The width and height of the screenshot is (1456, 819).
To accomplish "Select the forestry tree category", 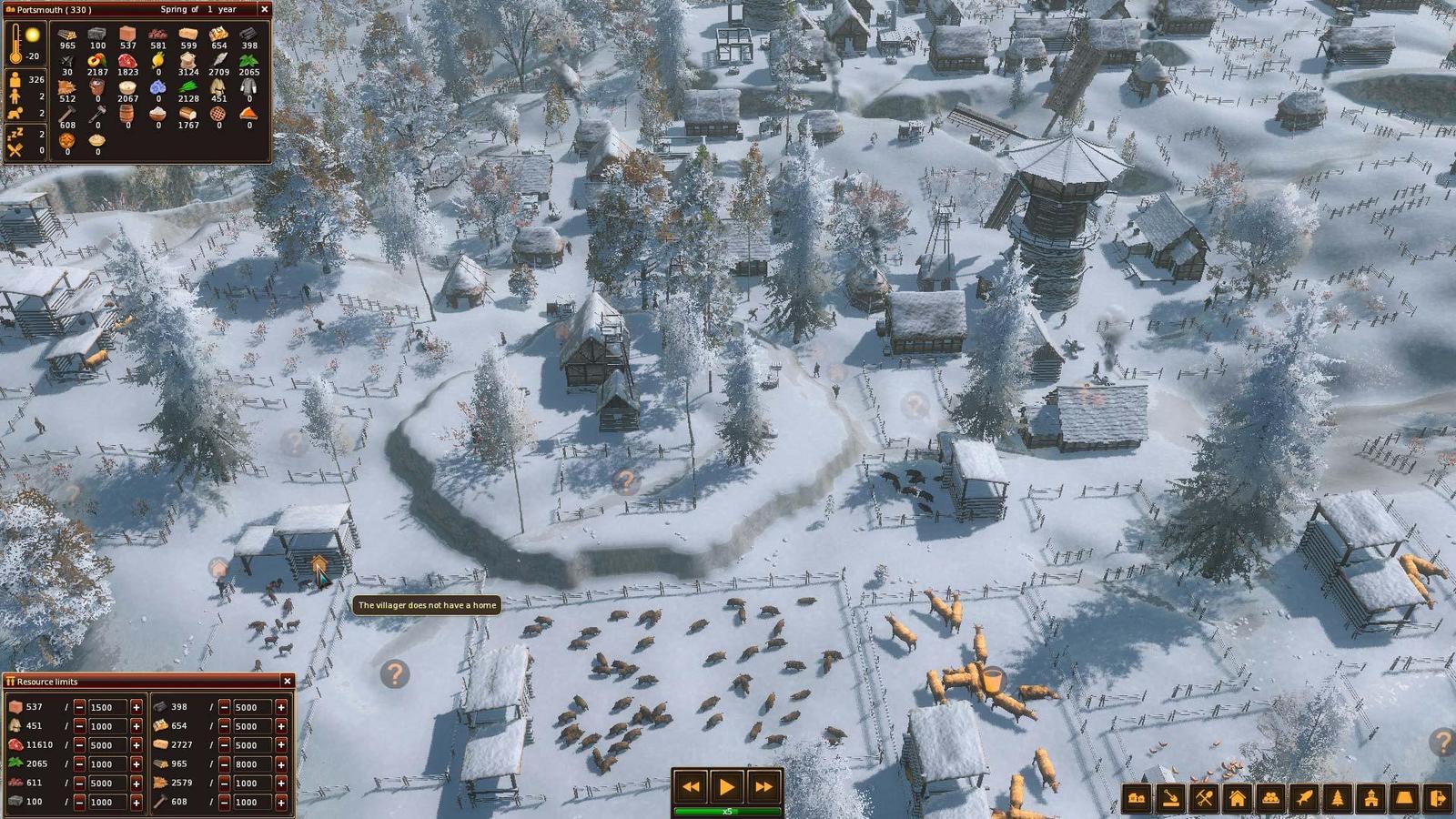I will [x=1338, y=797].
